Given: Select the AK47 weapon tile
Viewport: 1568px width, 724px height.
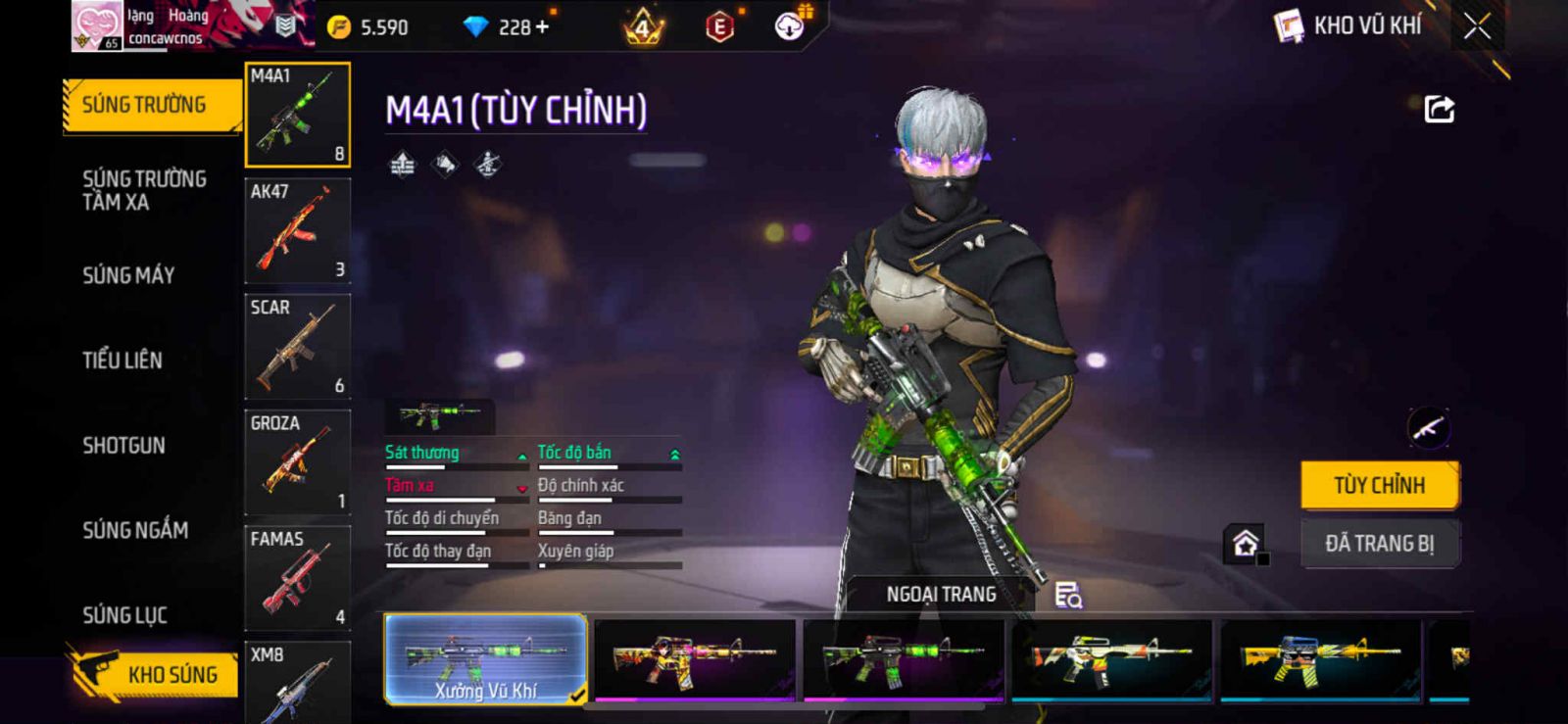Looking at the screenshot, I should 297,231.
